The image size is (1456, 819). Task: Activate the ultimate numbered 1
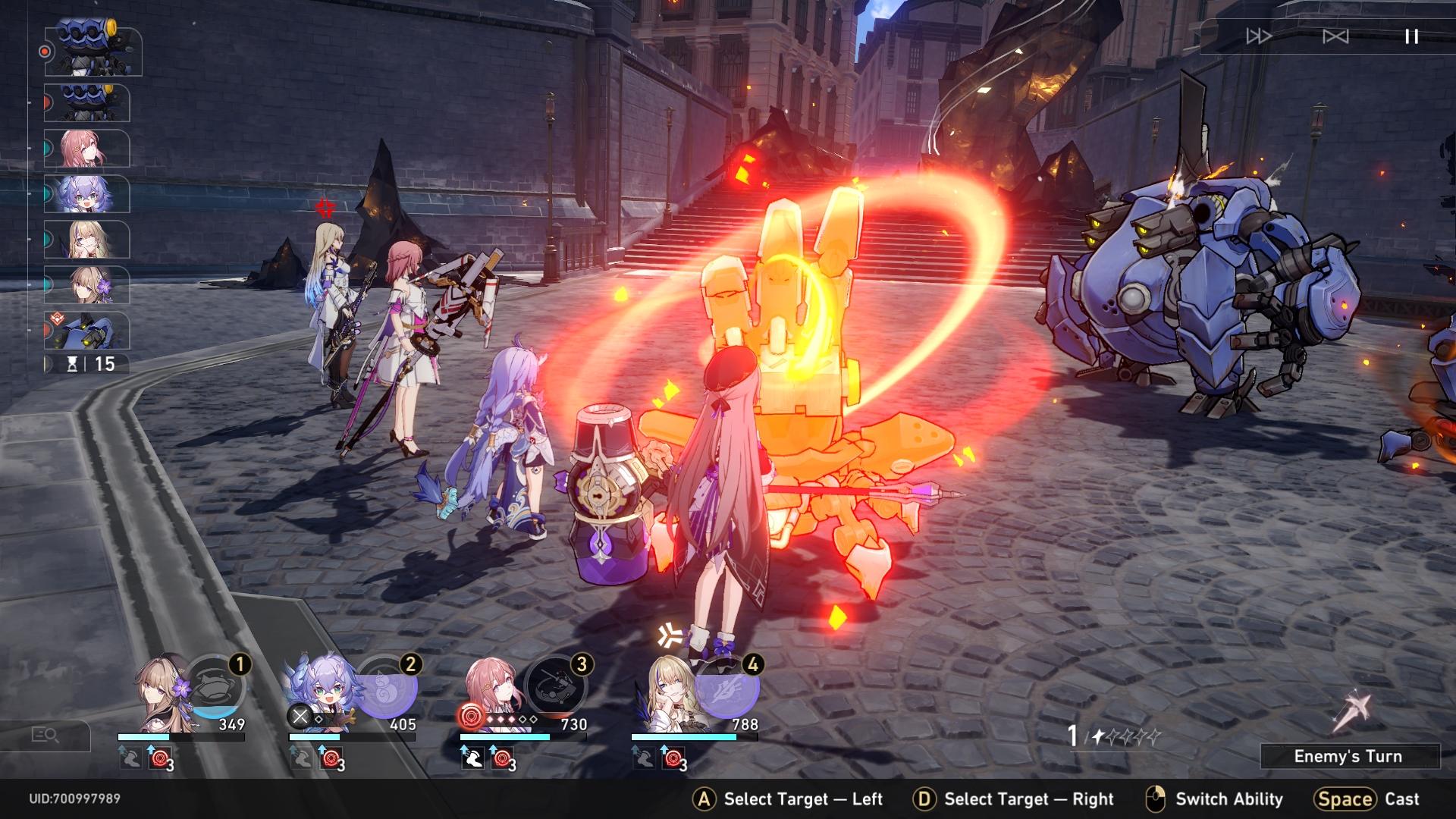(215, 686)
